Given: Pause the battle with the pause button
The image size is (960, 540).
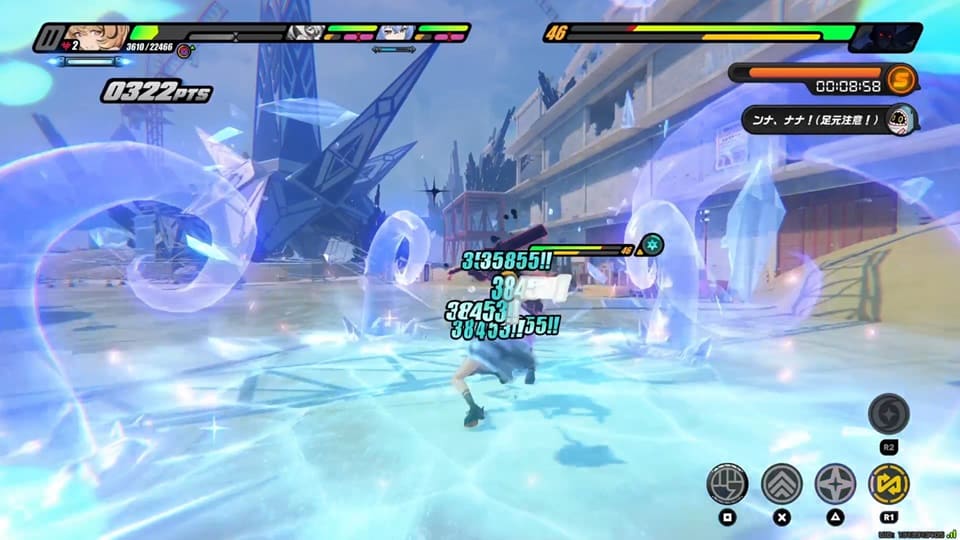Looking at the screenshot, I should pyautogui.click(x=48, y=38).
